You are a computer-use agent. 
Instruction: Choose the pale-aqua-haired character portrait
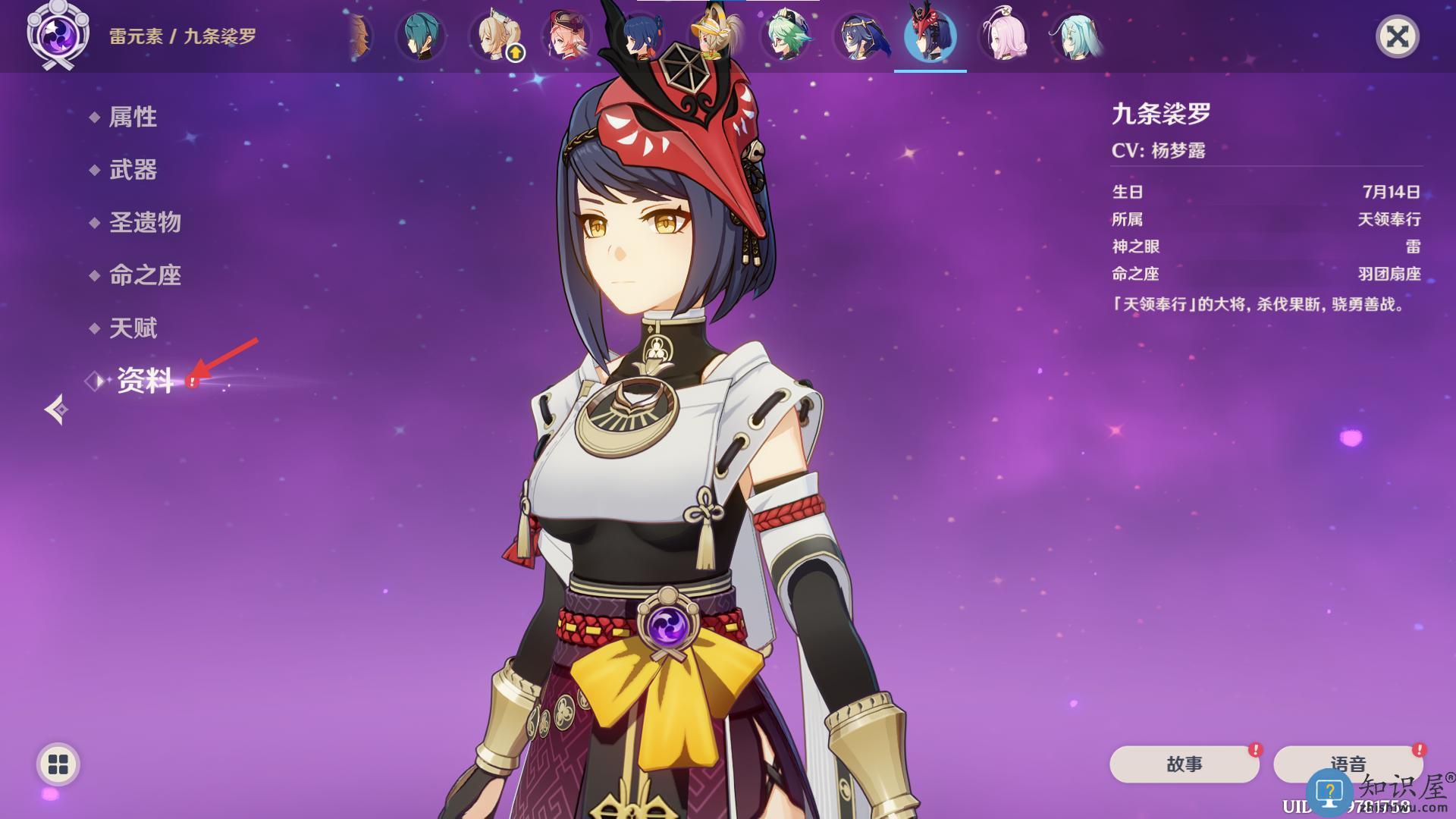click(1076, 36)
